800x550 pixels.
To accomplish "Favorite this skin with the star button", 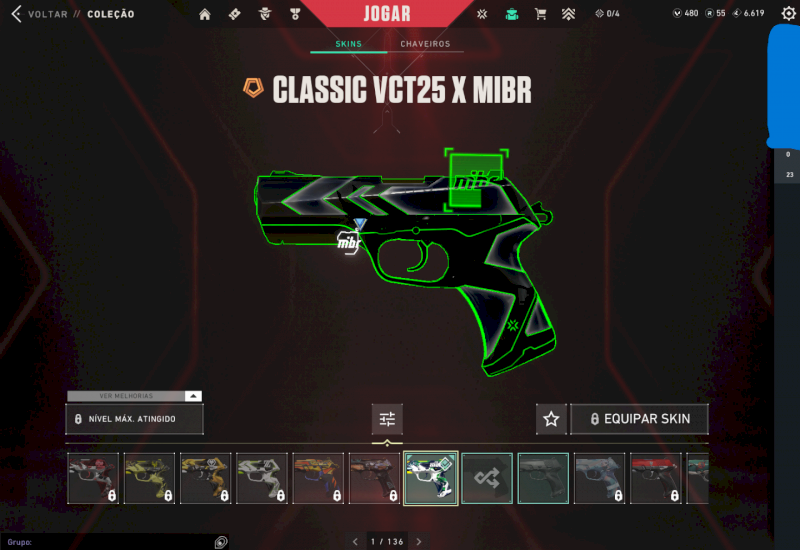I will click(x=551, y=419).
